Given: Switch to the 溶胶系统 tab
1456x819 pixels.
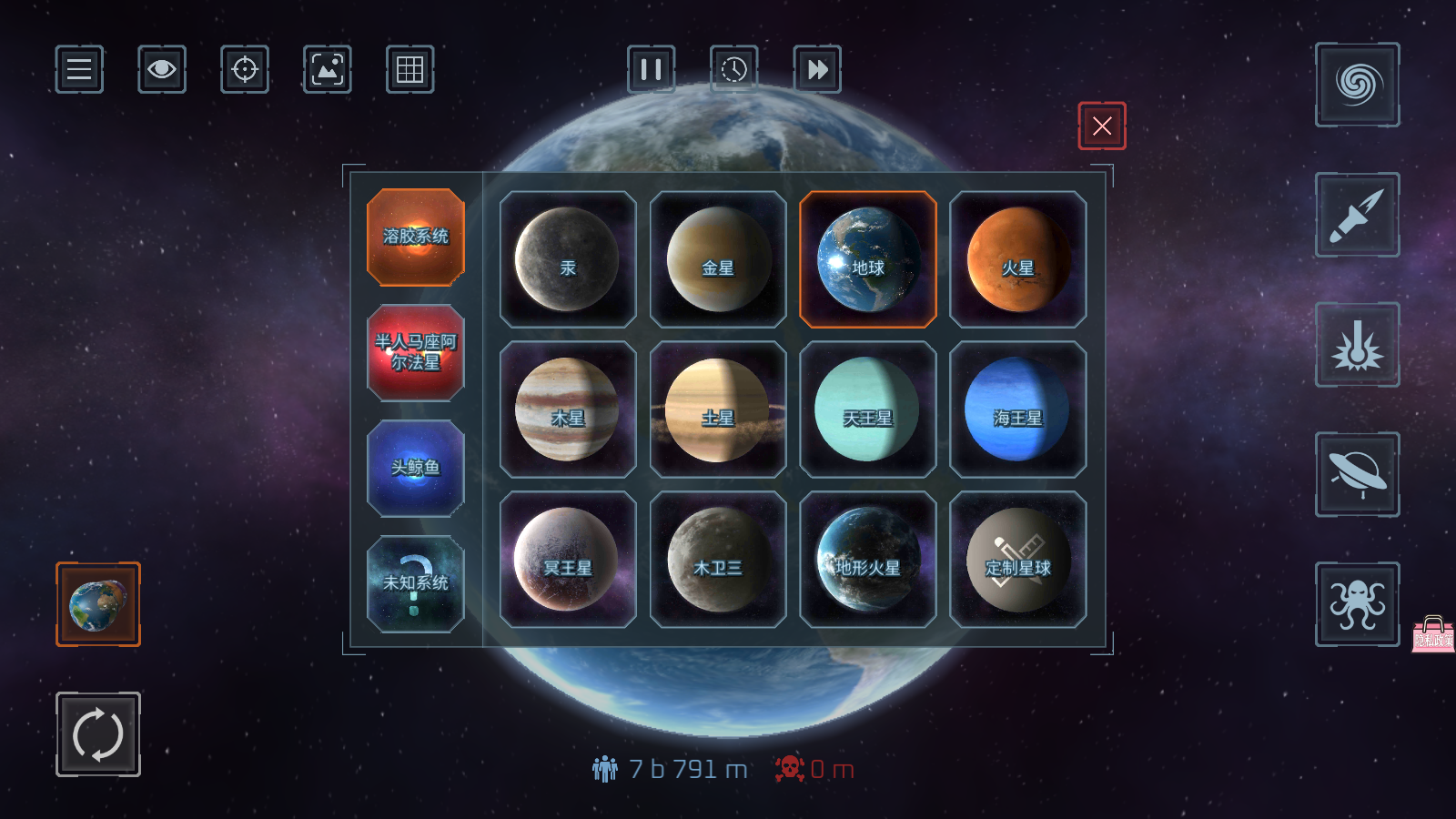Looking at the screenshot, I should coord(416,238).
